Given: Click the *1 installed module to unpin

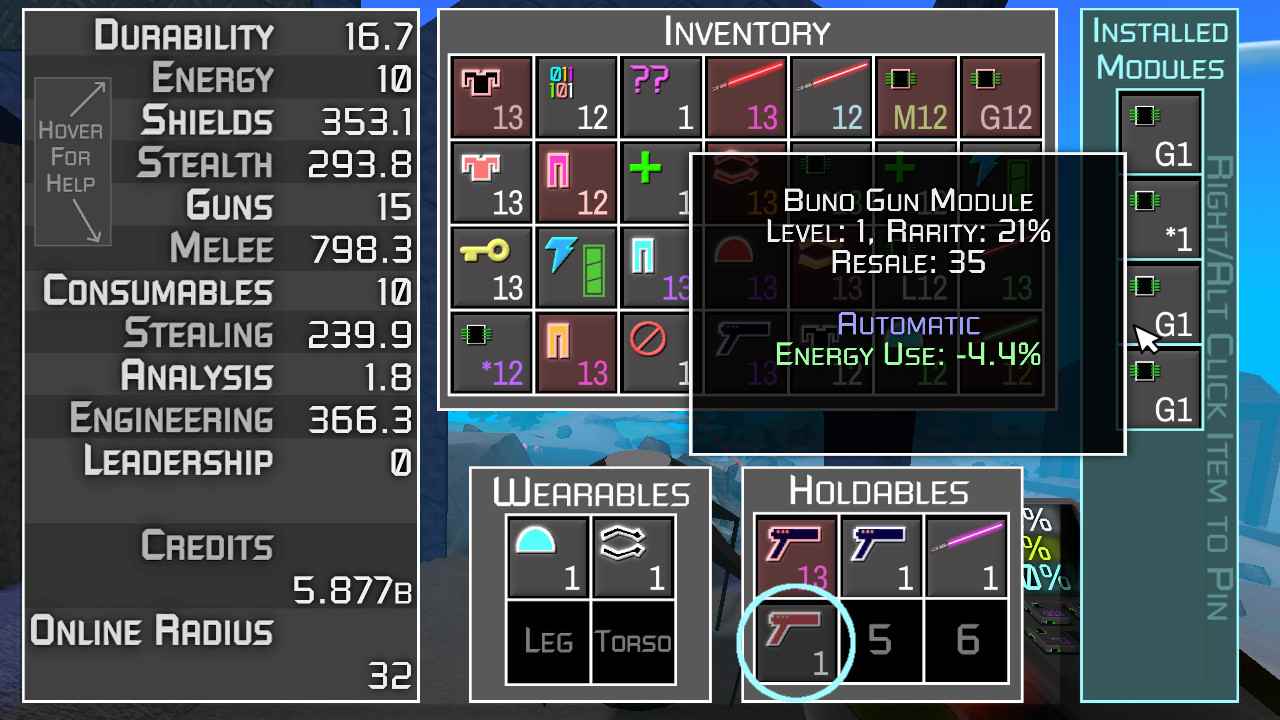Looking at the screenshot, I should click(x=1160, y=215).
